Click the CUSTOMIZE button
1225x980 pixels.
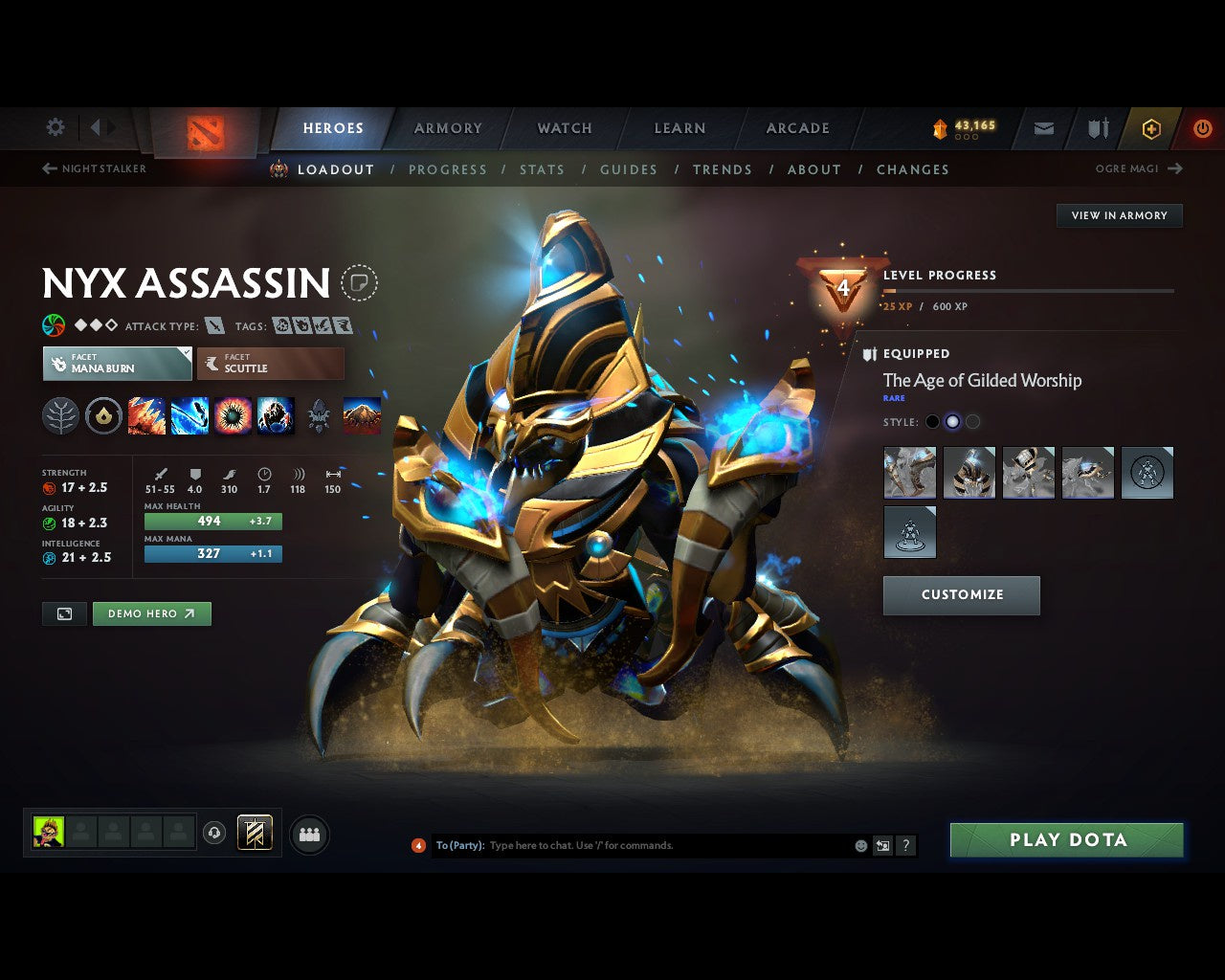coord(961,594)
